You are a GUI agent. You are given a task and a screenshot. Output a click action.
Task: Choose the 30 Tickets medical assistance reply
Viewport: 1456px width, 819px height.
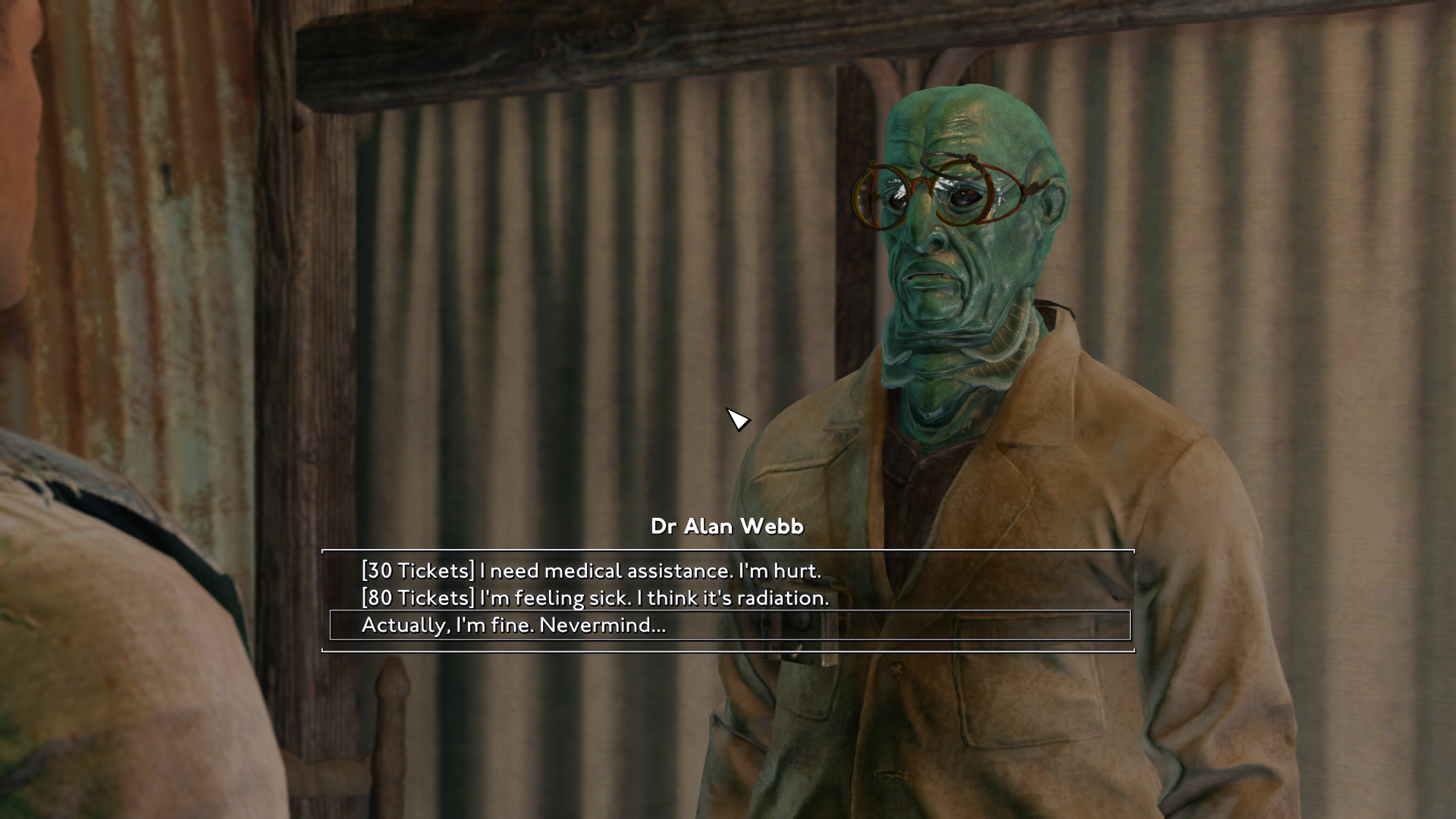point(591,570)
